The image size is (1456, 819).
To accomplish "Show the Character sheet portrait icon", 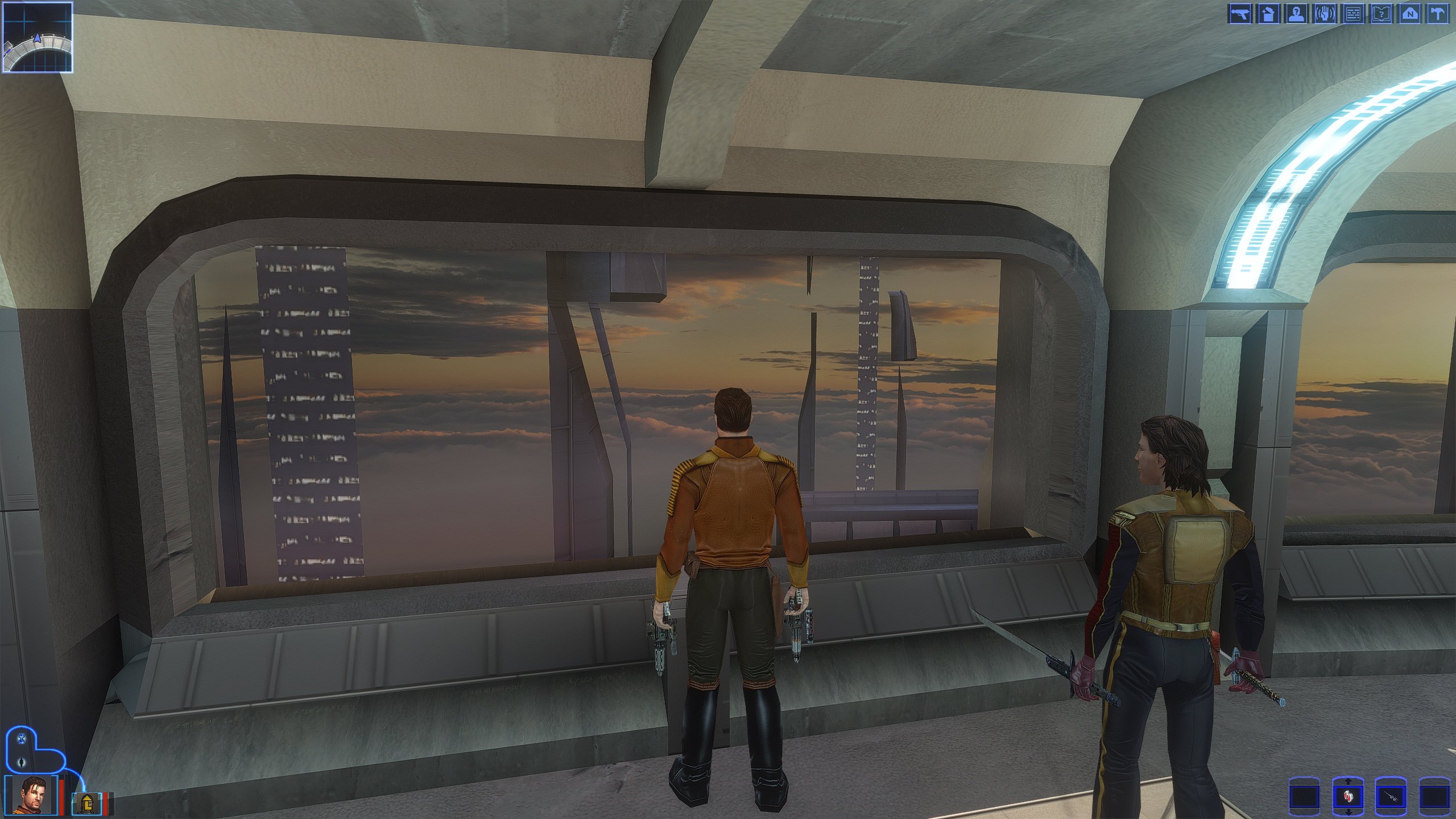I will (1296, 14).
